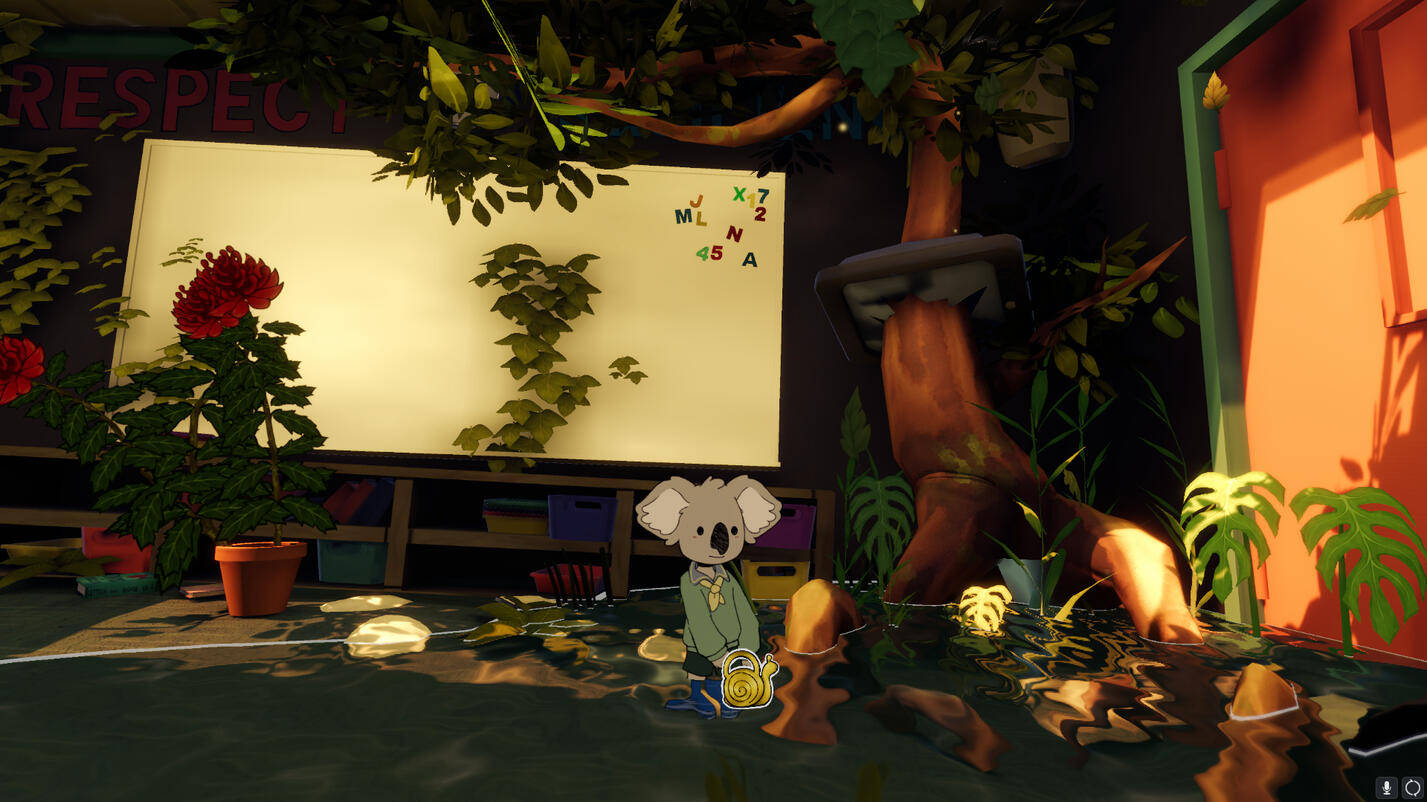Screen dimensions: 1427x802
Task: Click the circular arrows refresh icon
Action: coord(1411,787)
